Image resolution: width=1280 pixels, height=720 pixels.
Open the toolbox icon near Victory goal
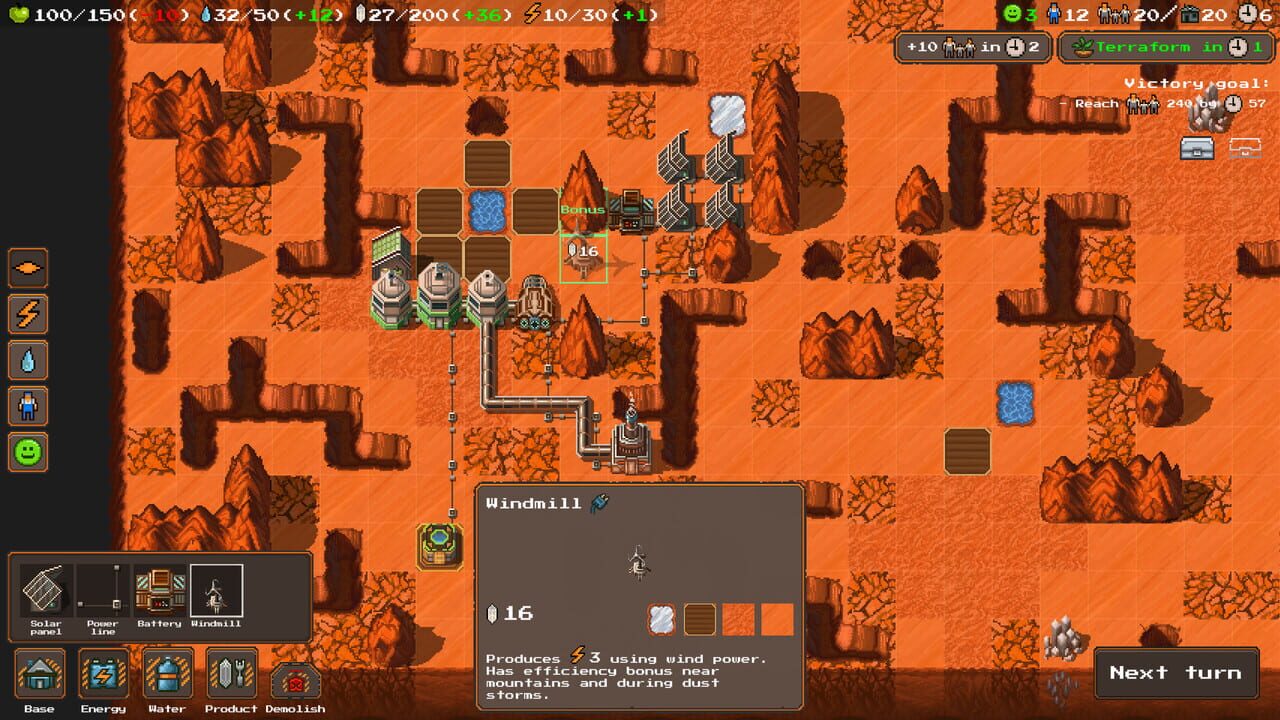point(1198,147)
